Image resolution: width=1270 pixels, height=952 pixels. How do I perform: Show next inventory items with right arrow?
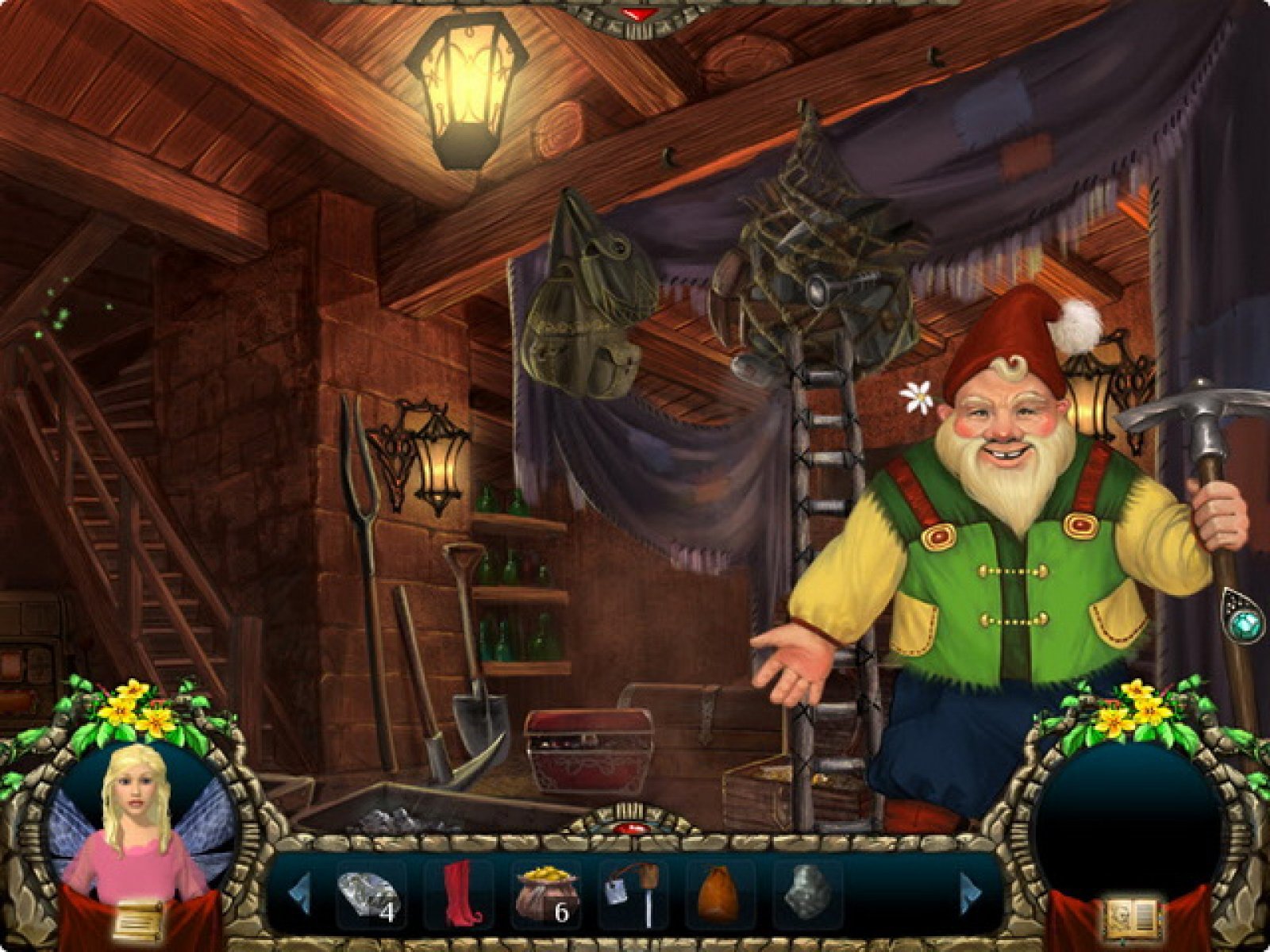click(972, 893)
